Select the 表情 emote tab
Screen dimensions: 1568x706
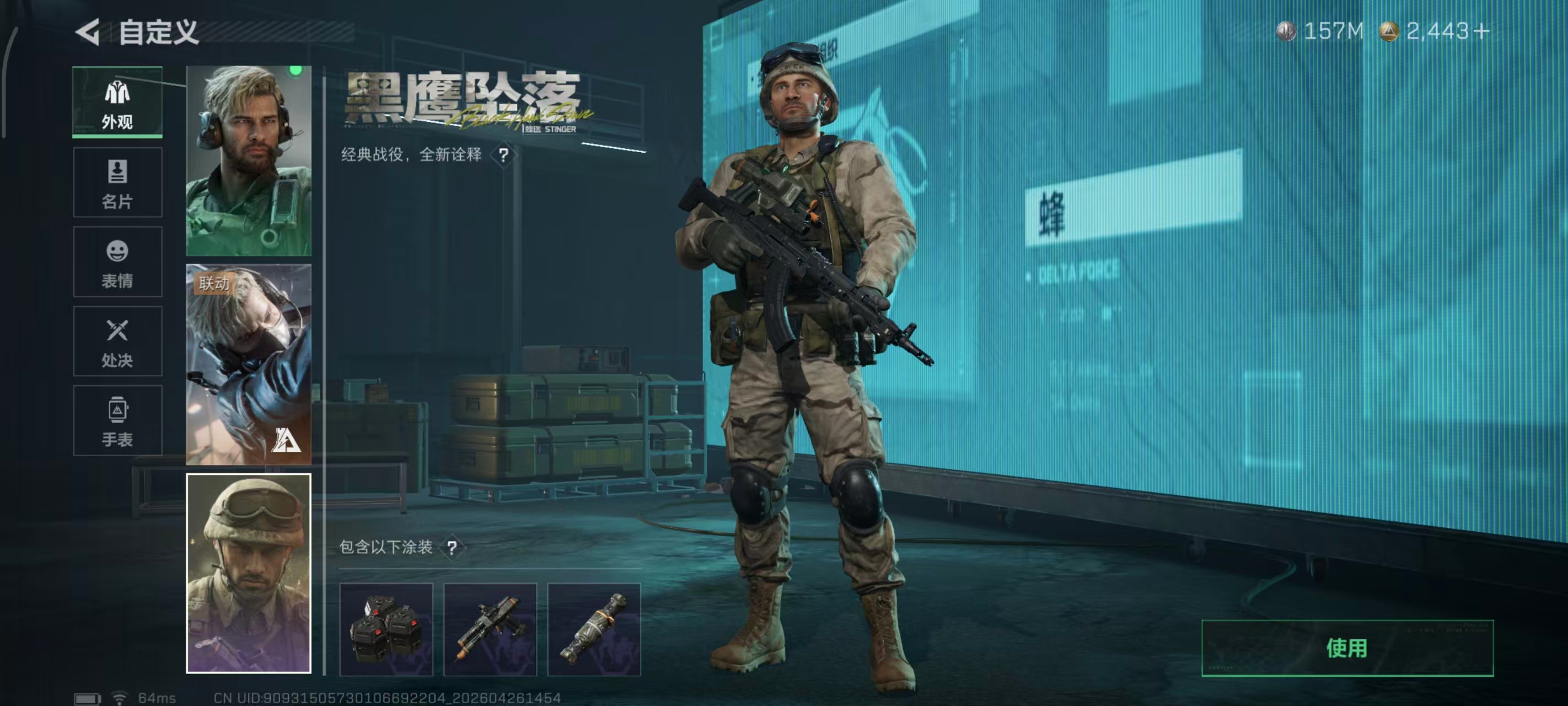click(117, 262)
